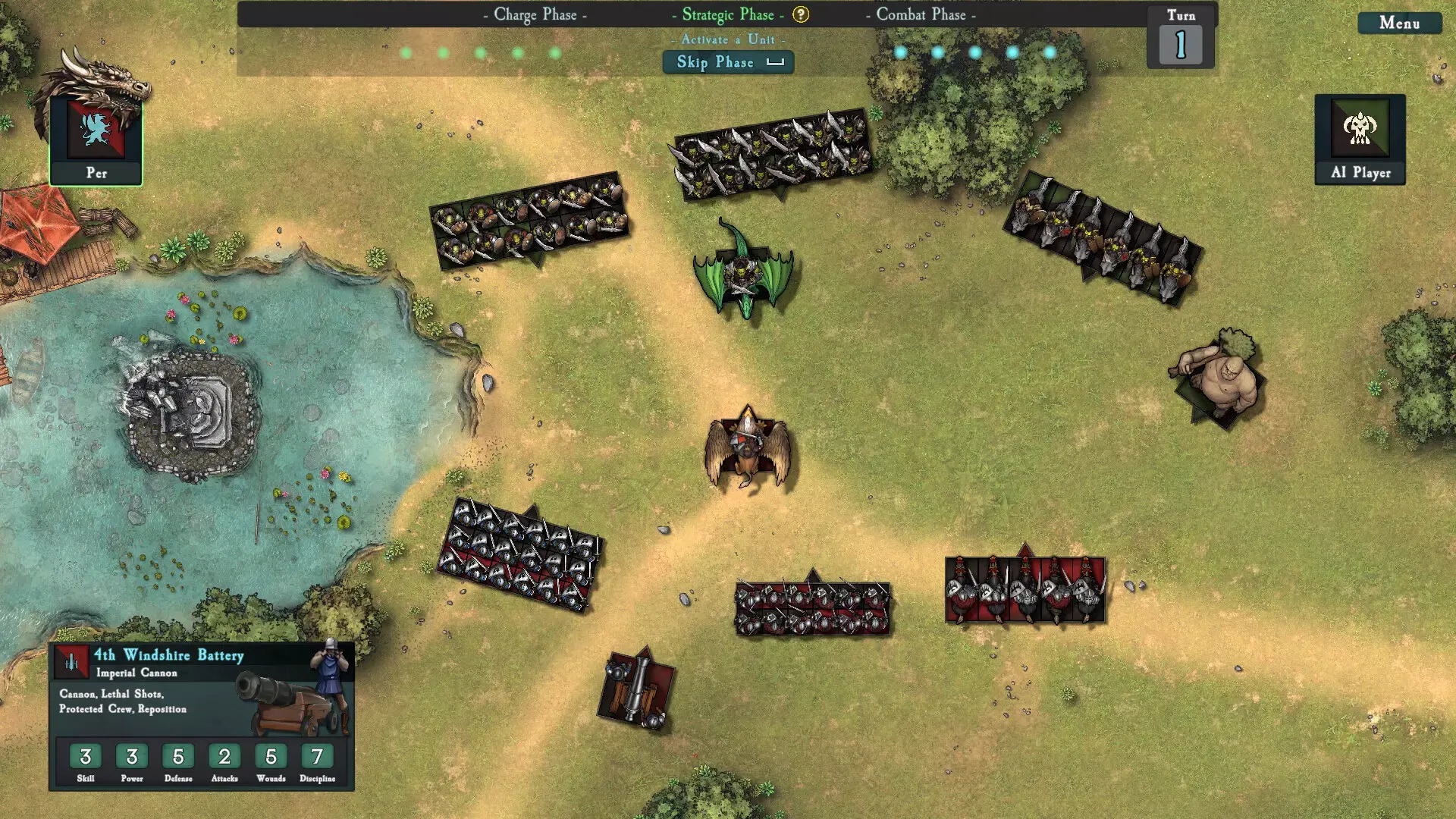Click the Skip Phase button
Image resolution: width=1456 pixels, height=819 pixels.
(x=728, y=62)
